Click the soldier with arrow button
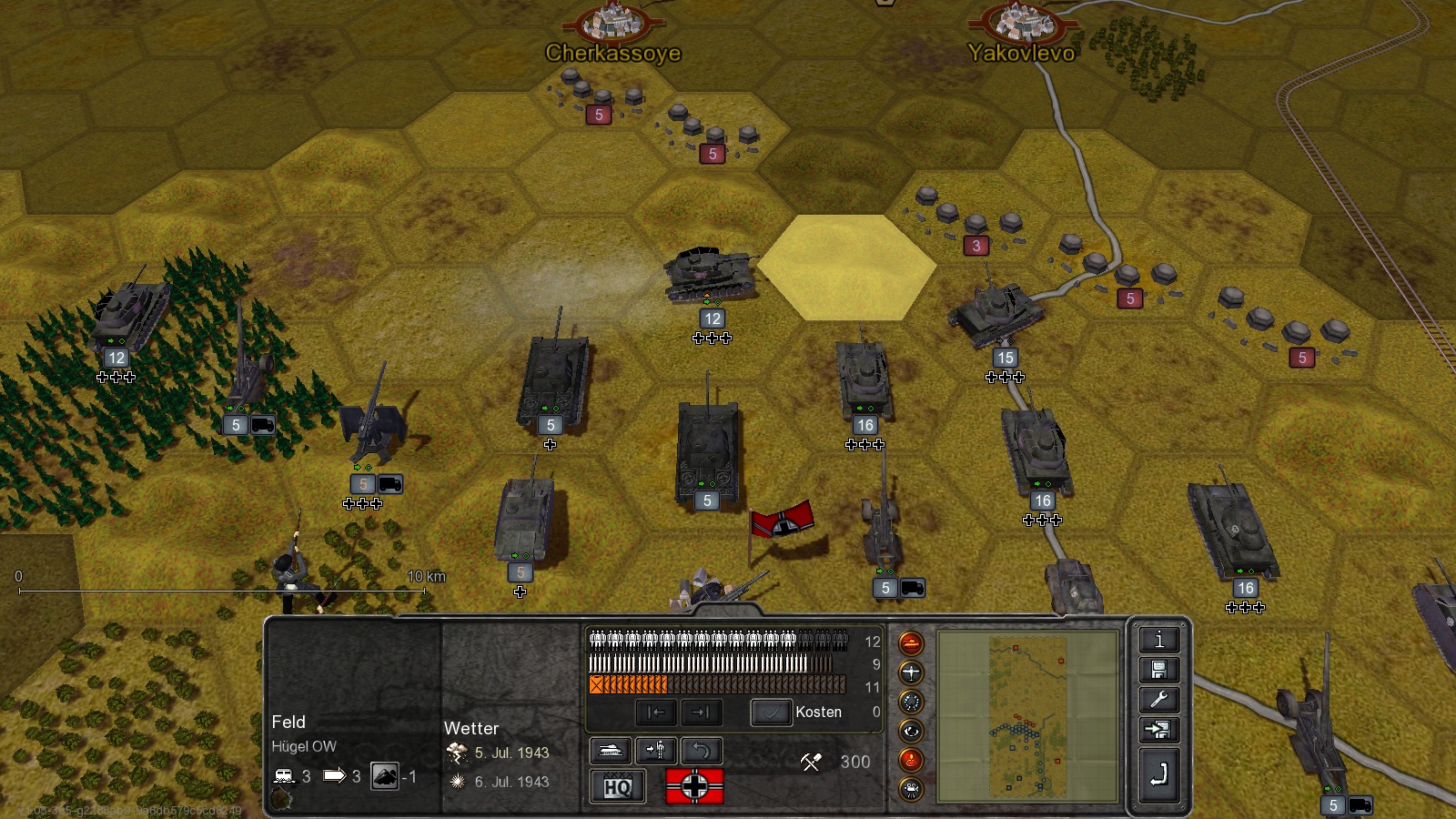The height and width of the screenshot is (819, 1456). click(655, 750)
